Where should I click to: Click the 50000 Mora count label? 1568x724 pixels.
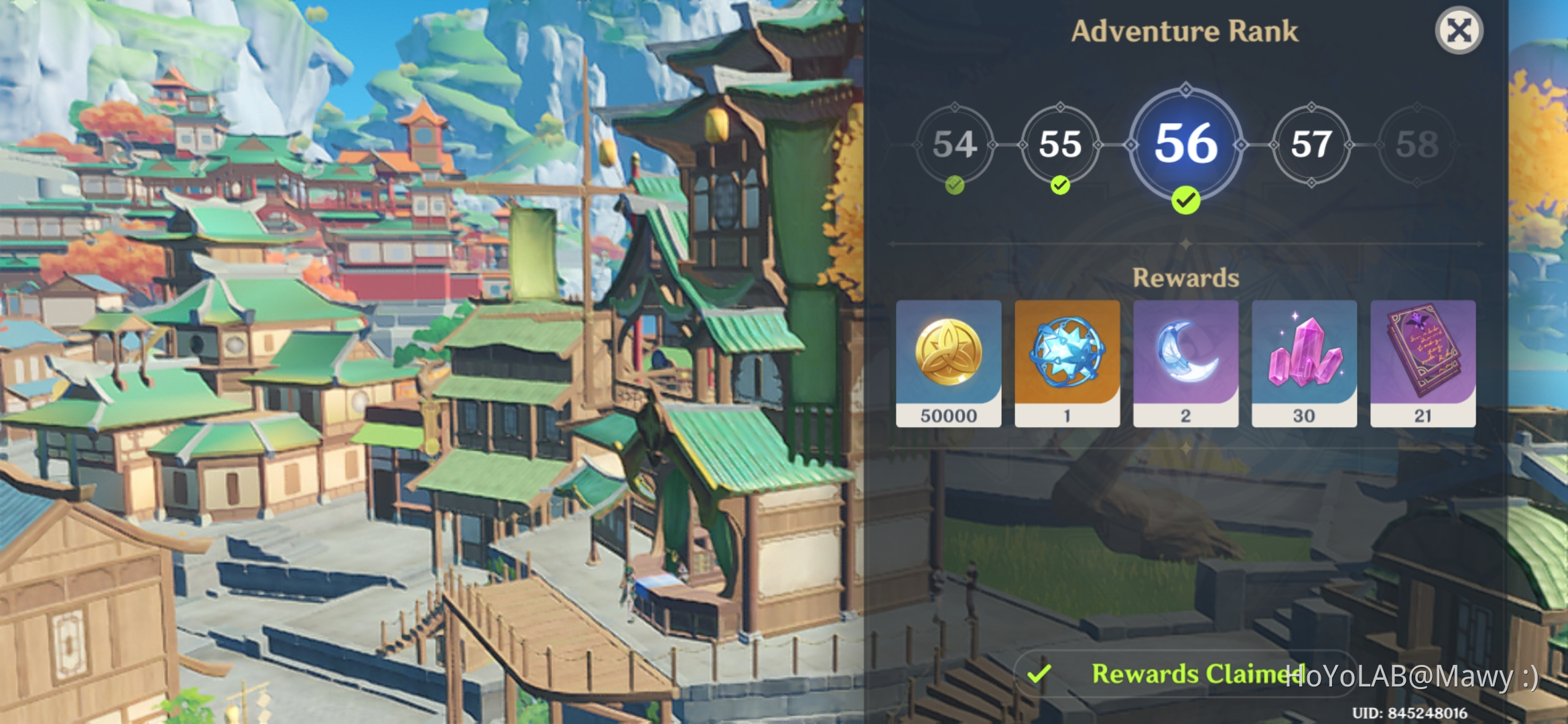[948, 416]
